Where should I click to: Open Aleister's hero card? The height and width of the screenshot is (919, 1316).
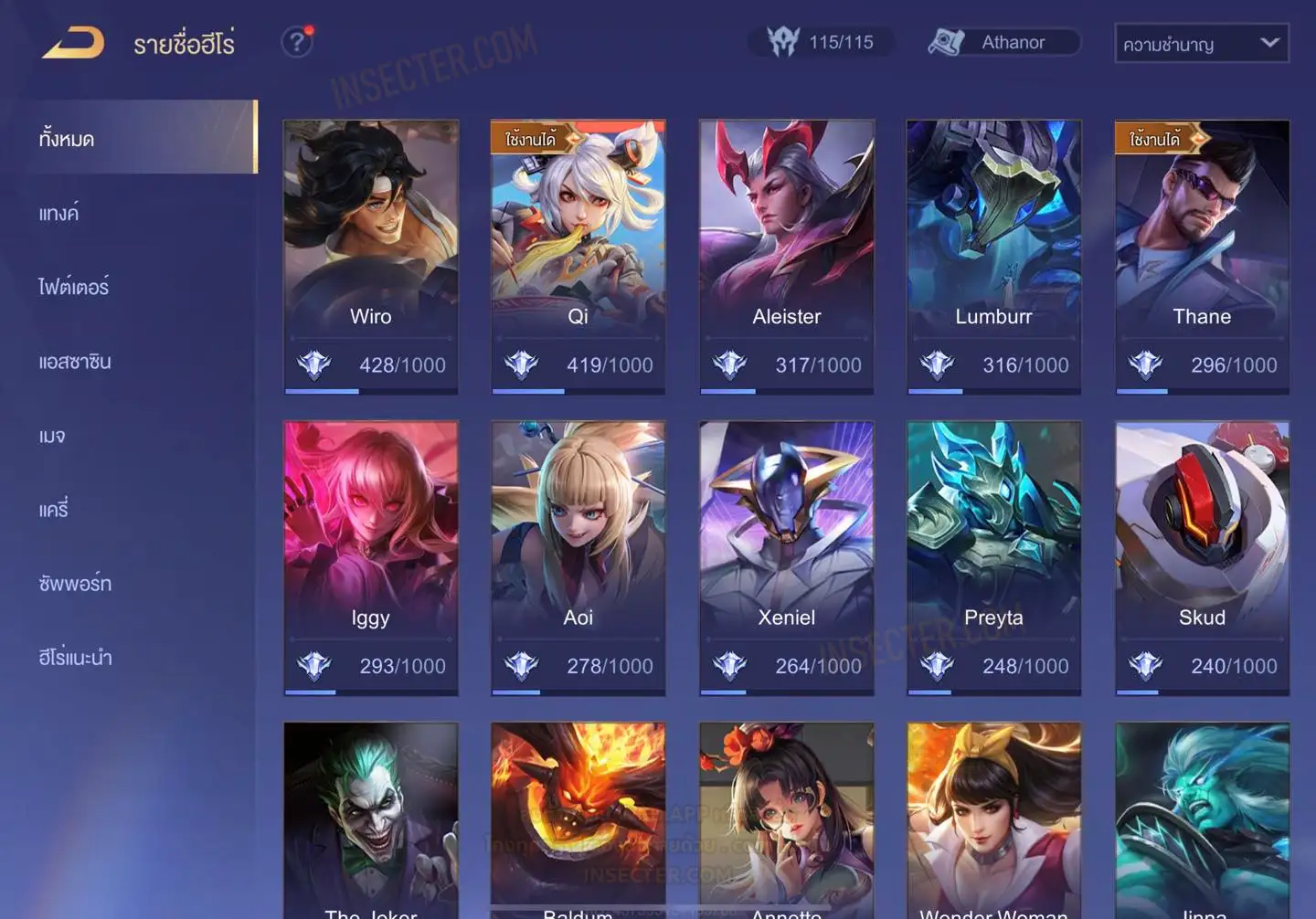click(786, 256)
